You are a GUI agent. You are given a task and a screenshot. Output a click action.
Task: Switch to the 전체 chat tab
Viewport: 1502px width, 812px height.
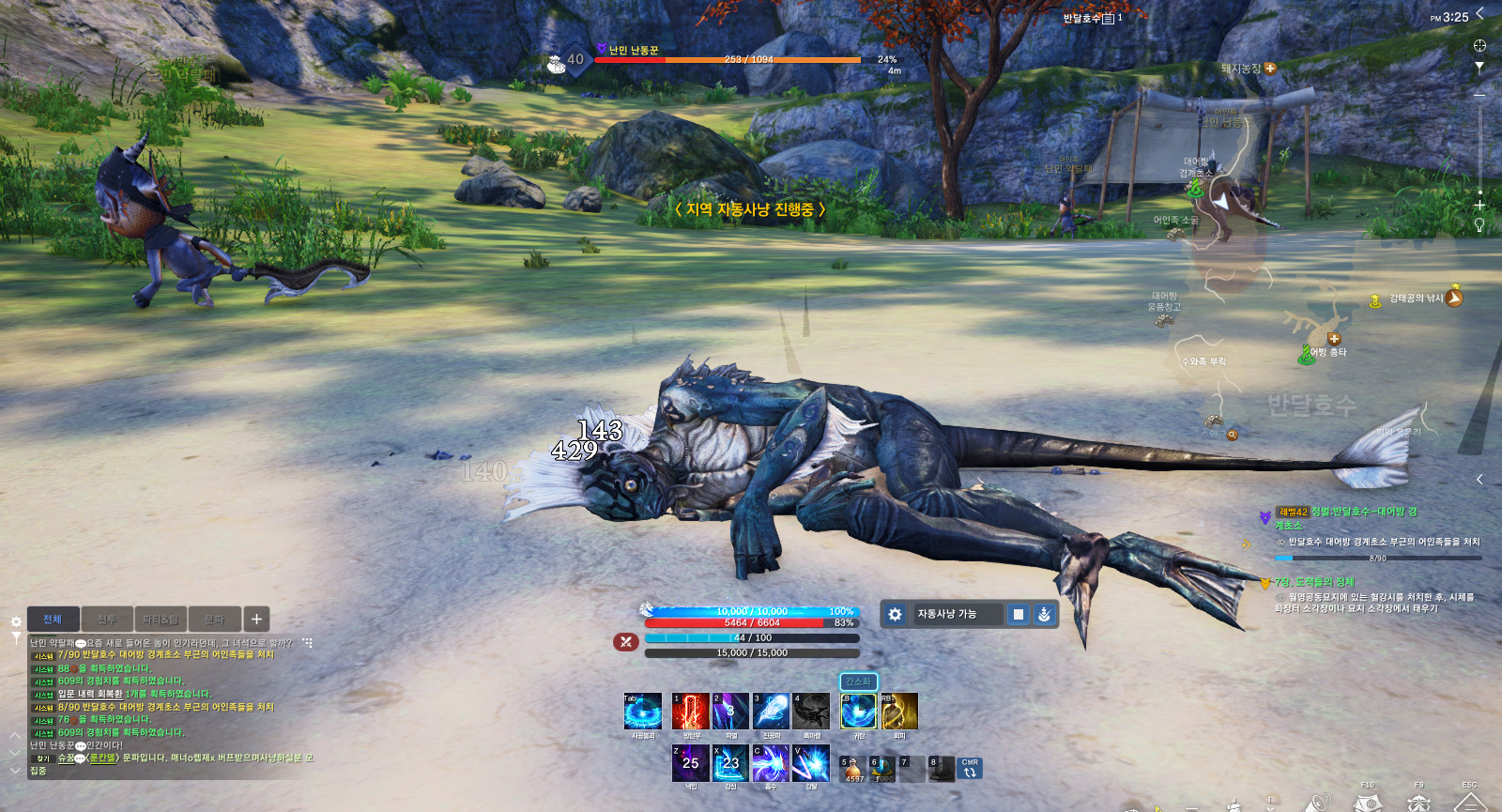tap(53, 620)
